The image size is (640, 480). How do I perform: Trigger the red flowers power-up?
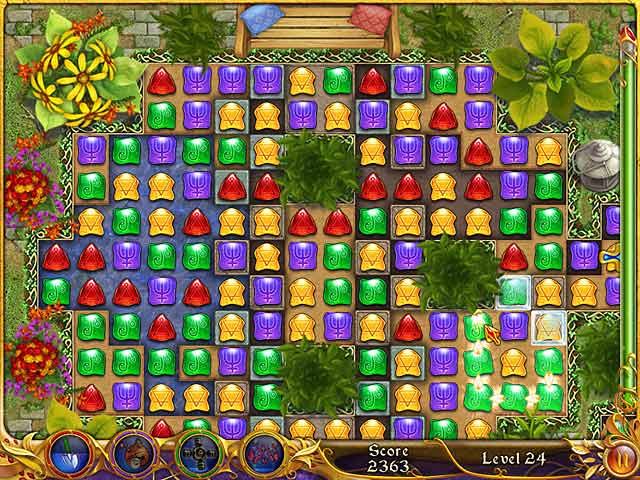[260, 450]
